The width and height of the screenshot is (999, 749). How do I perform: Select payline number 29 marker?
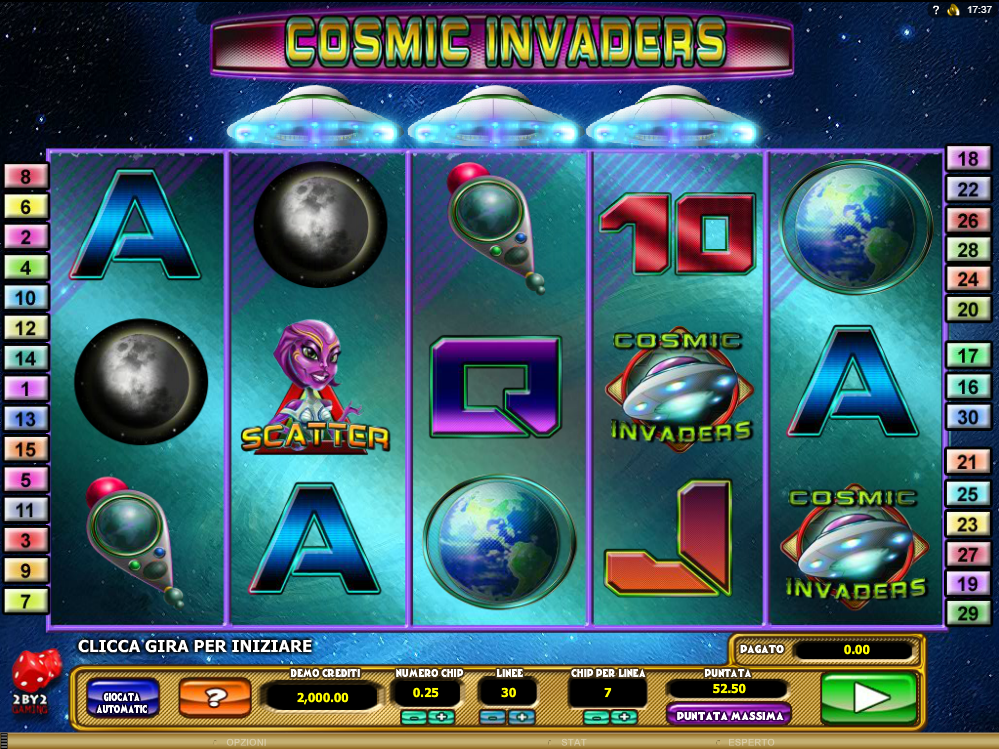(x=968, y=614)
